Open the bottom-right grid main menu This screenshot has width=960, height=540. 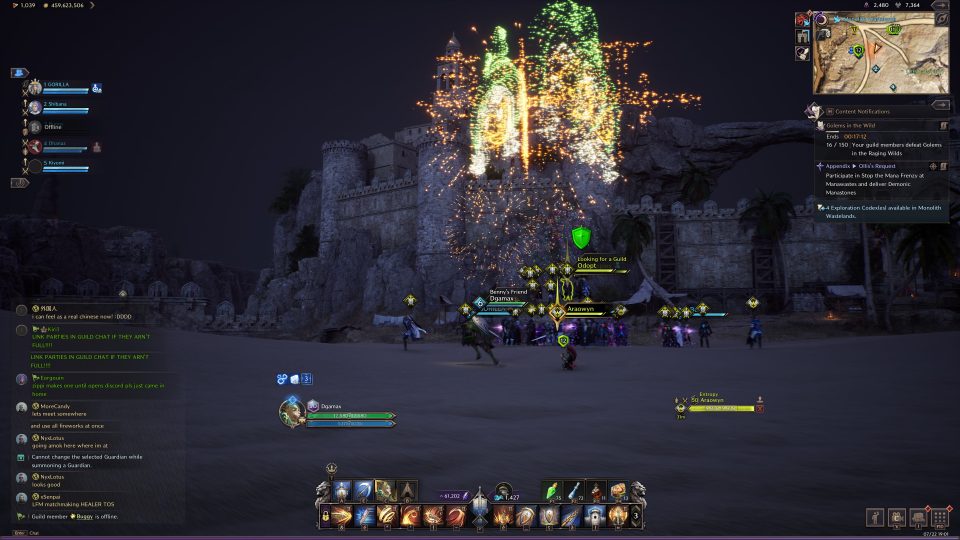(x=940, y=518)
